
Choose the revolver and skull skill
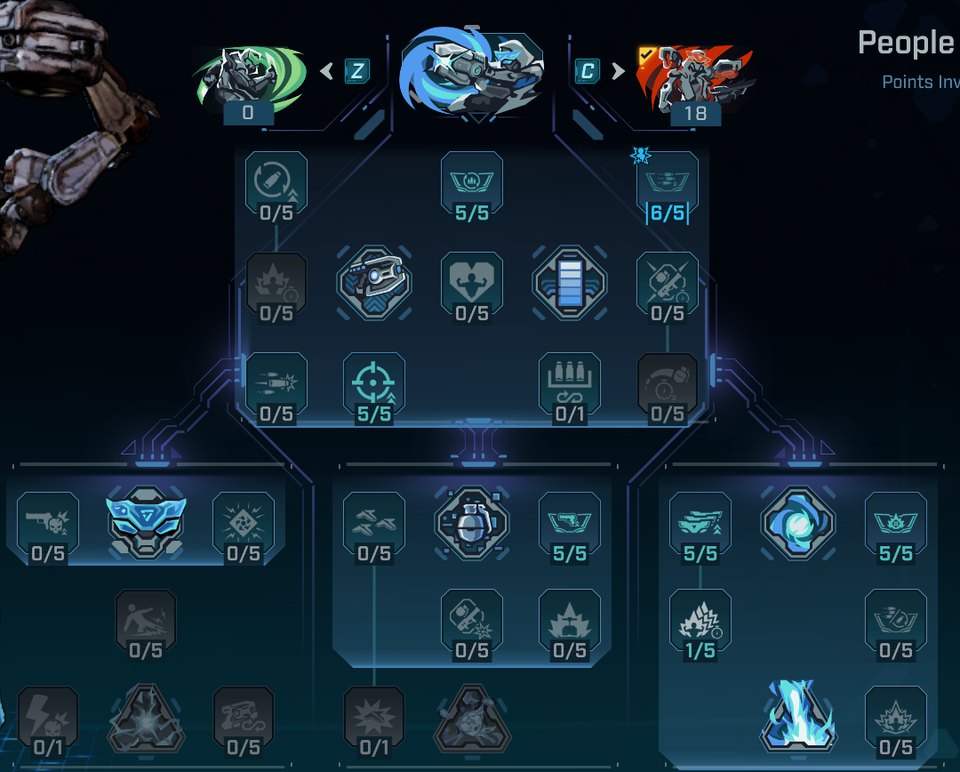[48, 524]
